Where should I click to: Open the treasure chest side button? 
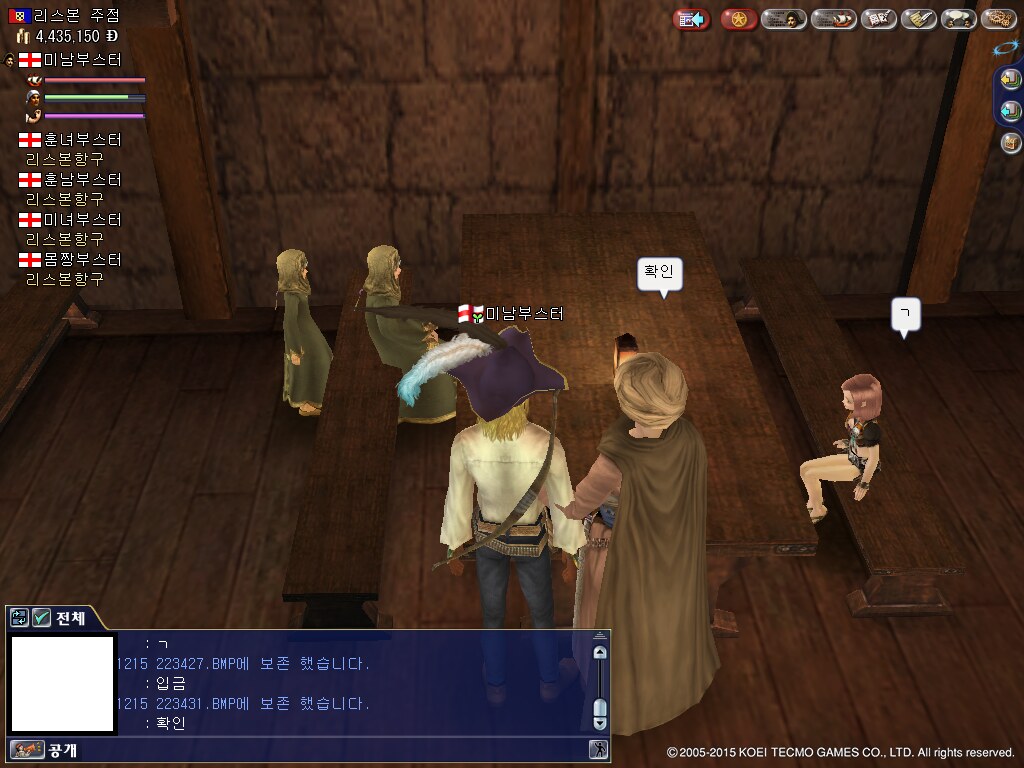(x=1010, y=143)
